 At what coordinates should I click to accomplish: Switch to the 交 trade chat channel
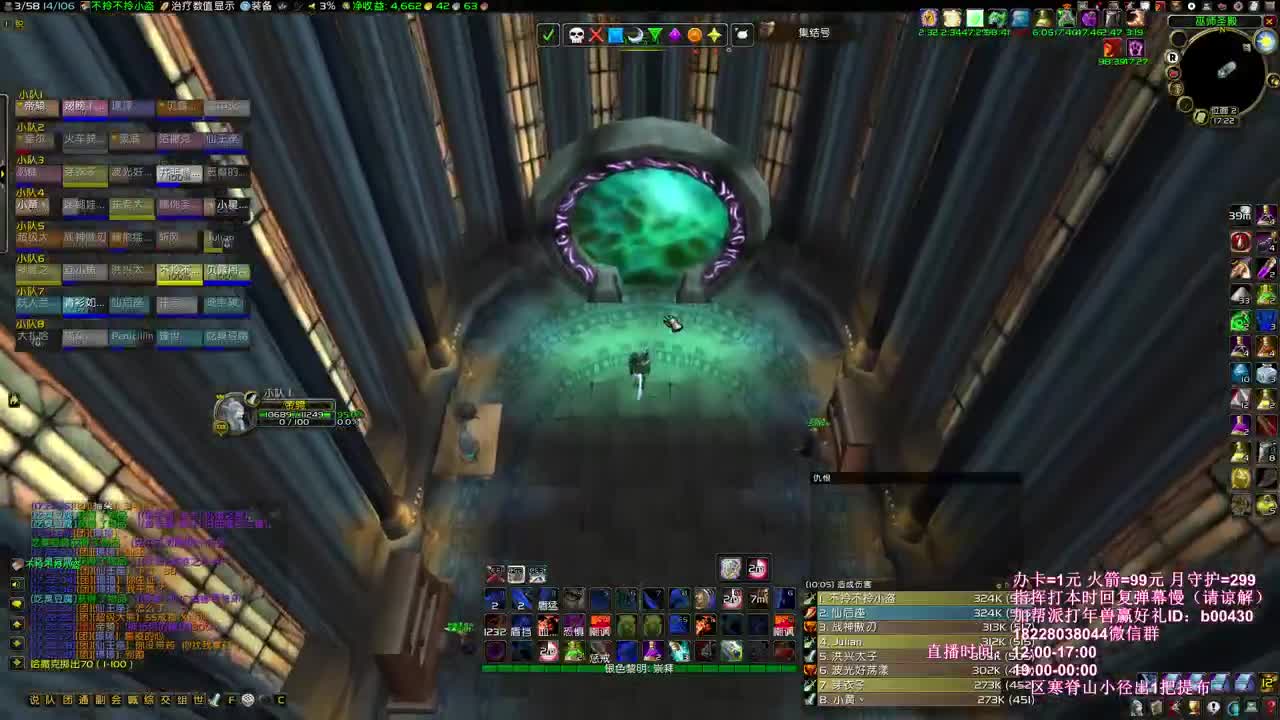pyautogui.click(x=164, y=700)
